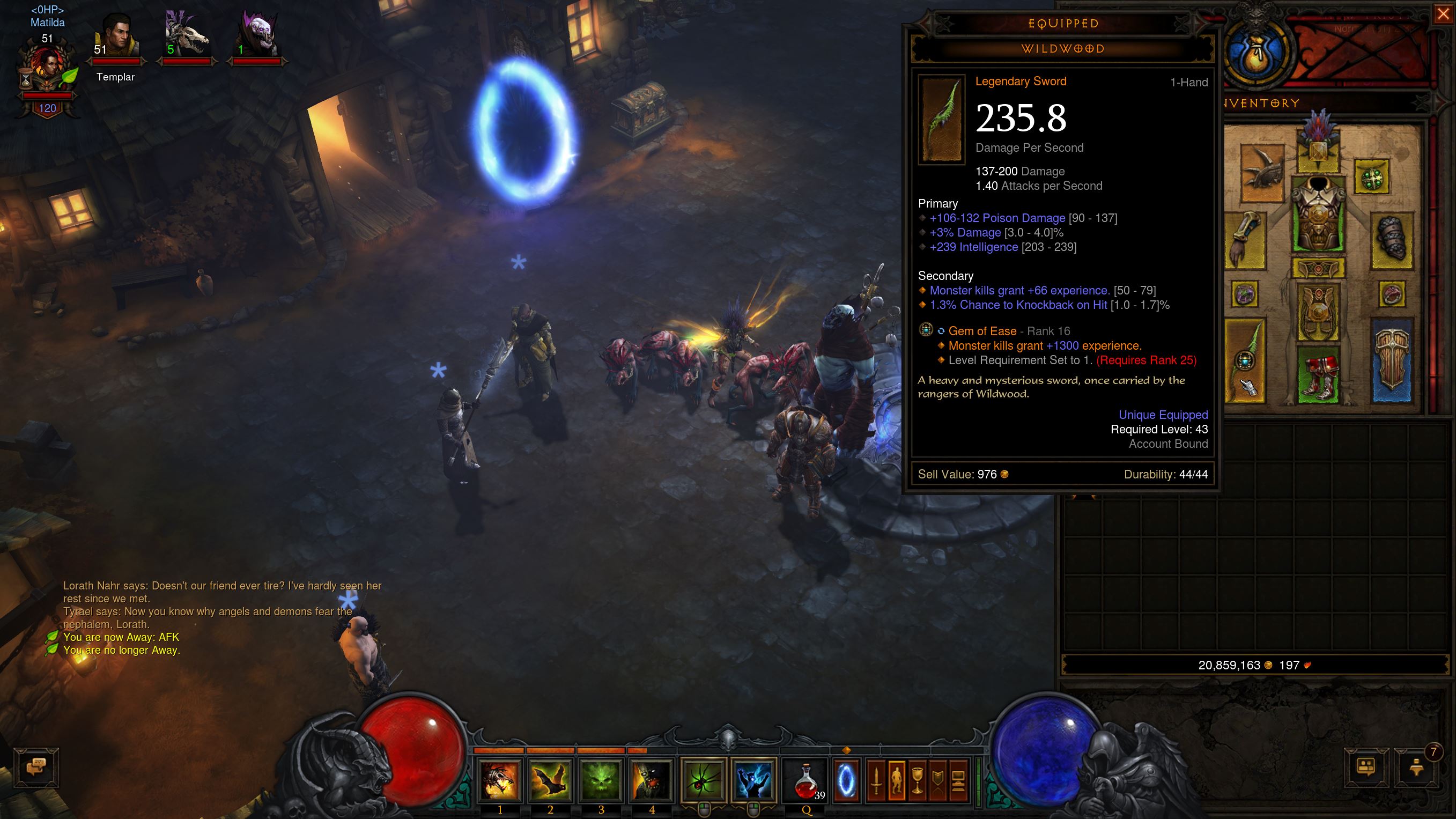The height and width of the screenshot is (819, 1456).
Task: Open the social friends list button
Action: (x=1366, y=768)
